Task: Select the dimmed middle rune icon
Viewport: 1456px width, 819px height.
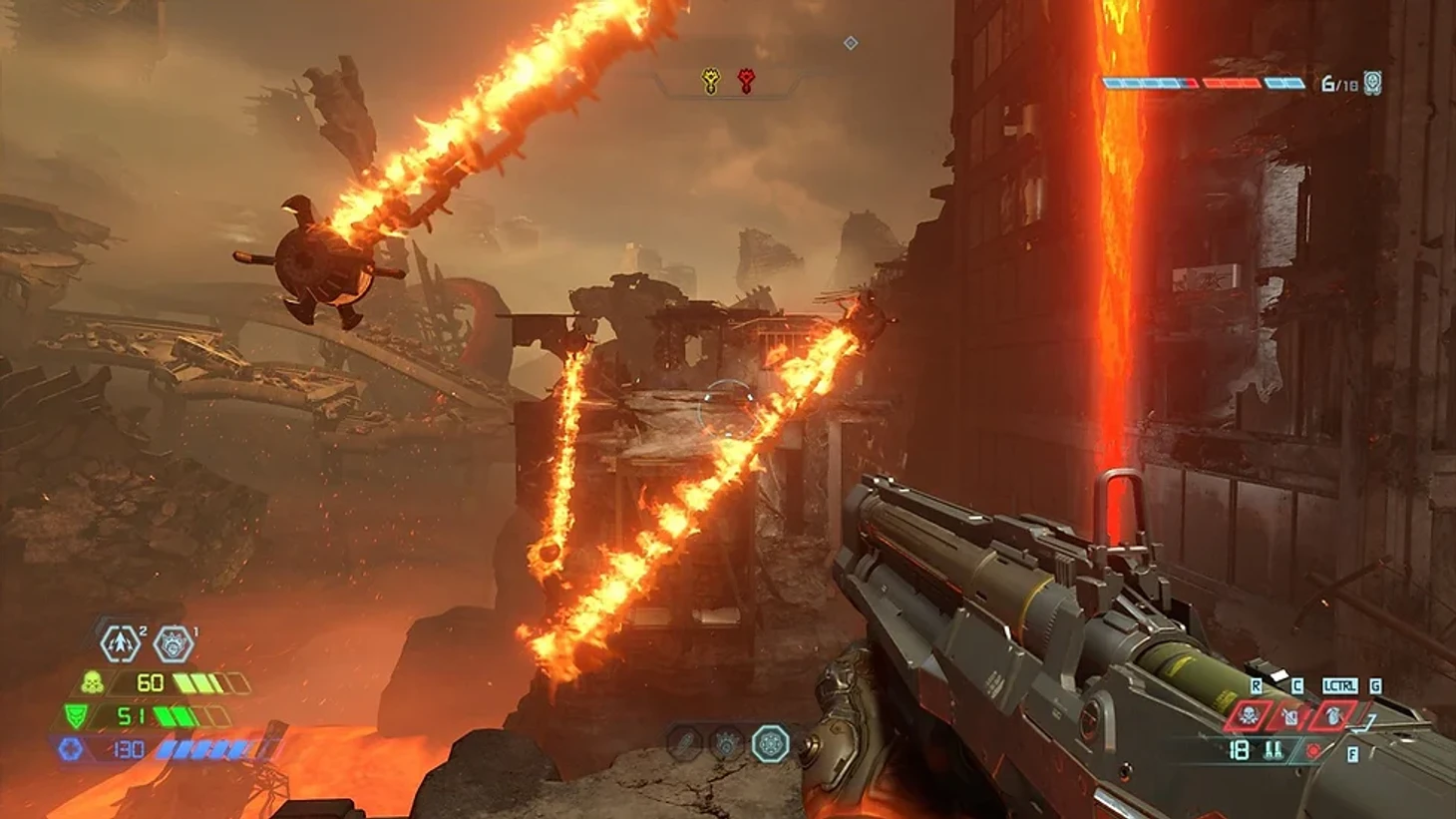Action: (x=726, y=743)
